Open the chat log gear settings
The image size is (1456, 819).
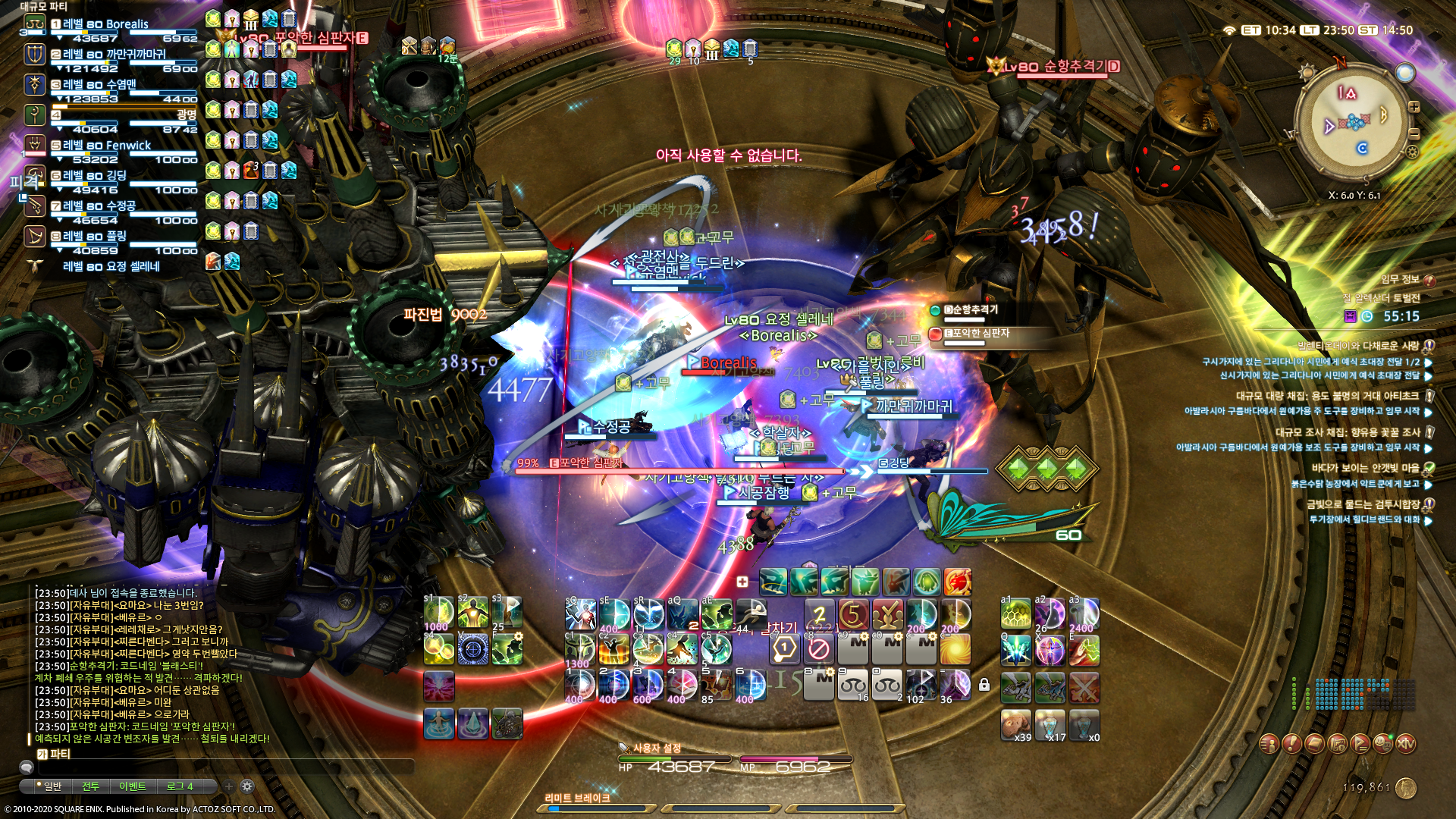click(247, 786)
